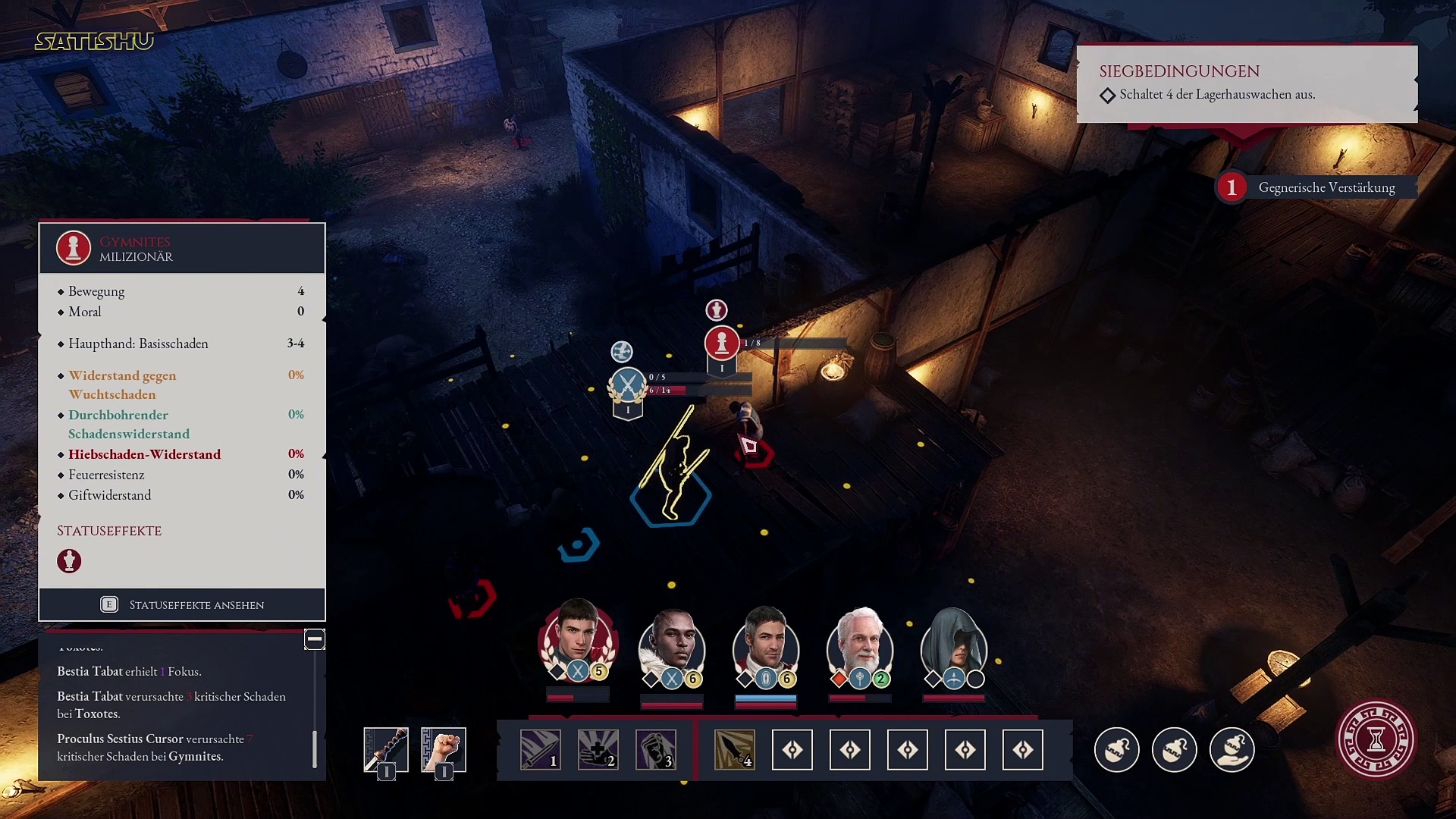Image resolution: width=1456 pixels, height=819 pixels.
Task: Select the hooded archer portrait
Action: (953, 645)
